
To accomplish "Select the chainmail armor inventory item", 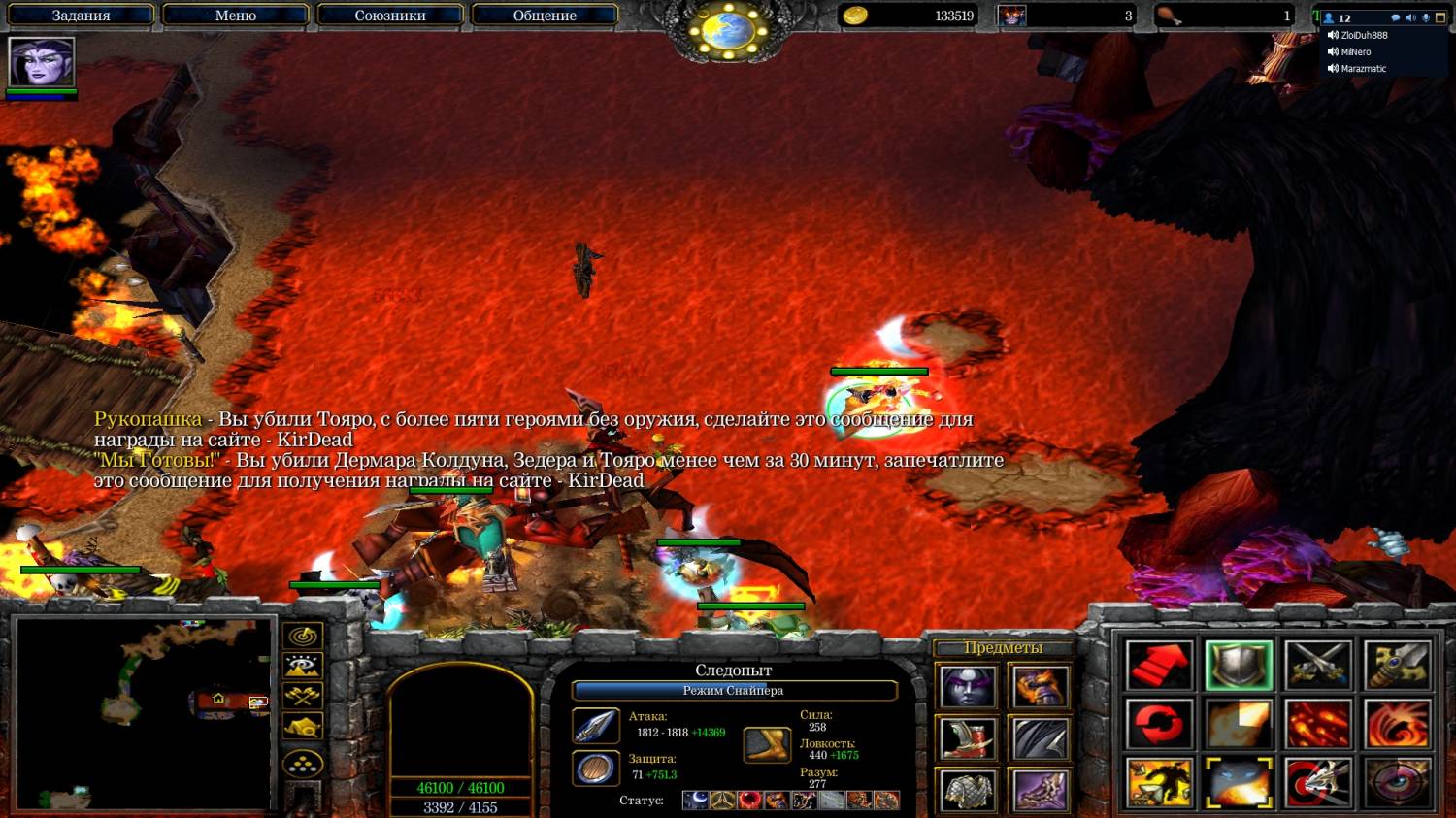I will click(968, 790).
